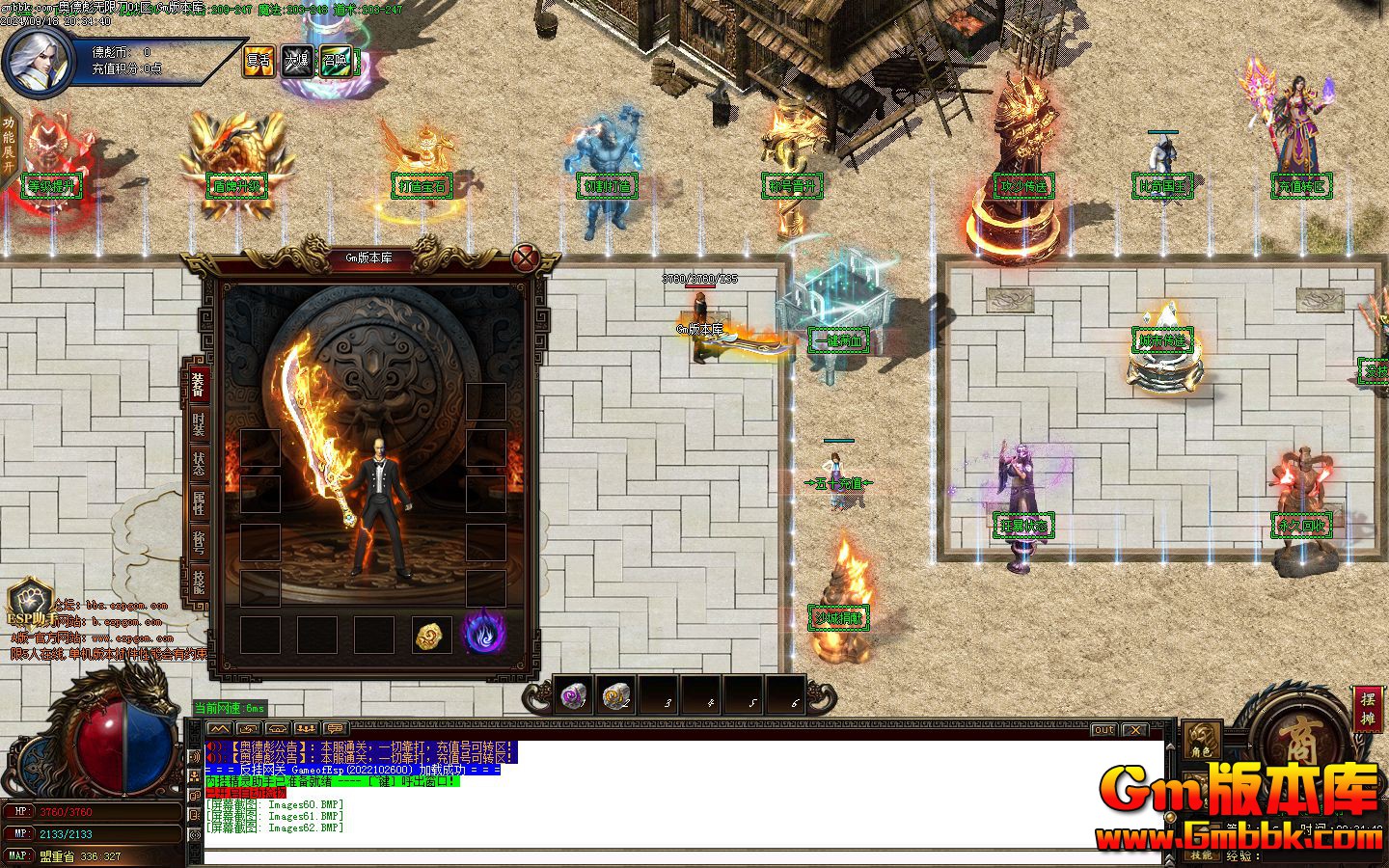The height and width of the screenshot is (868, 1389).
Task: Switch to the 装备 equipment tab
Action: [197, 384]
